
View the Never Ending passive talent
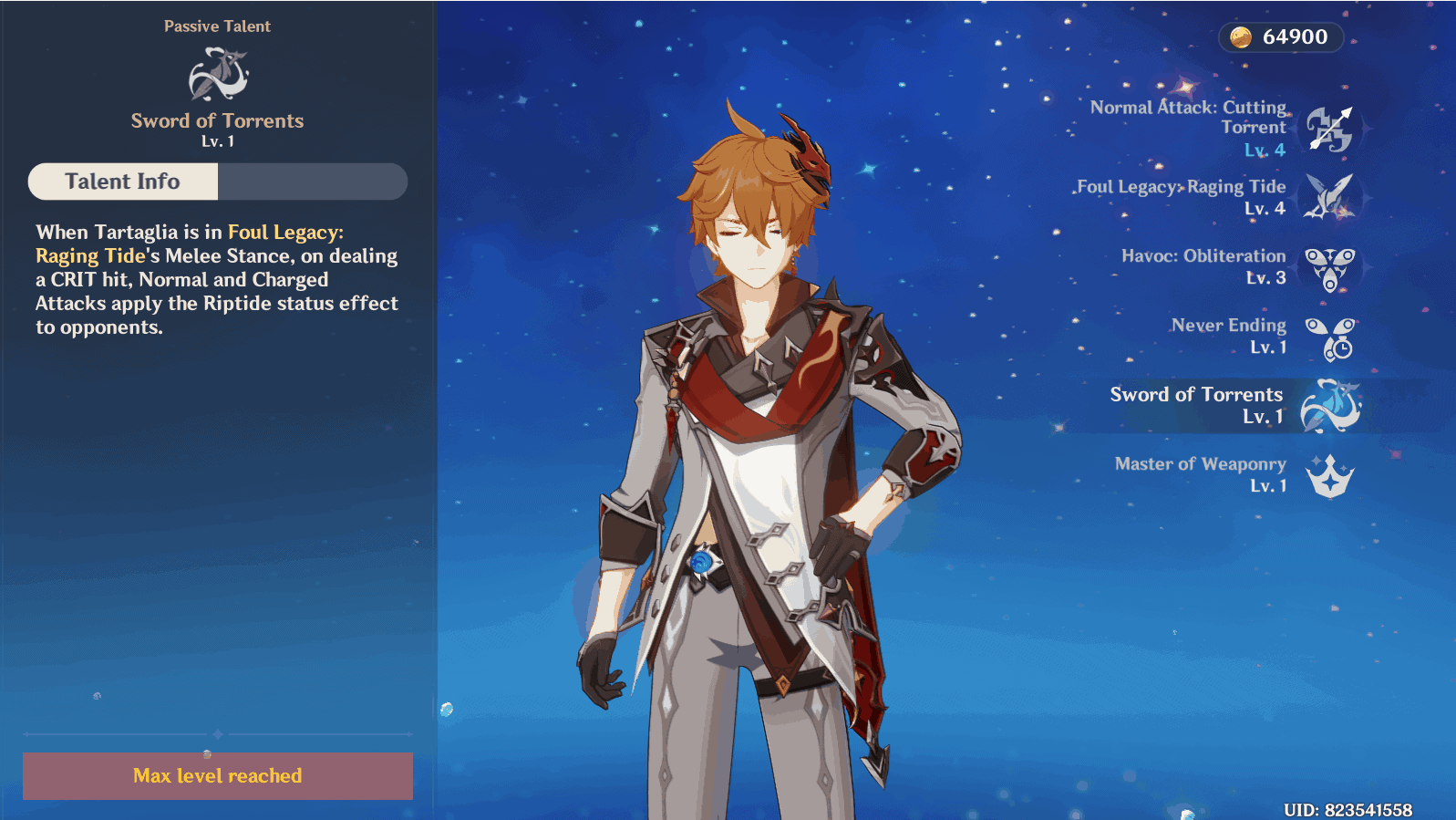(x=1329, y=337)
